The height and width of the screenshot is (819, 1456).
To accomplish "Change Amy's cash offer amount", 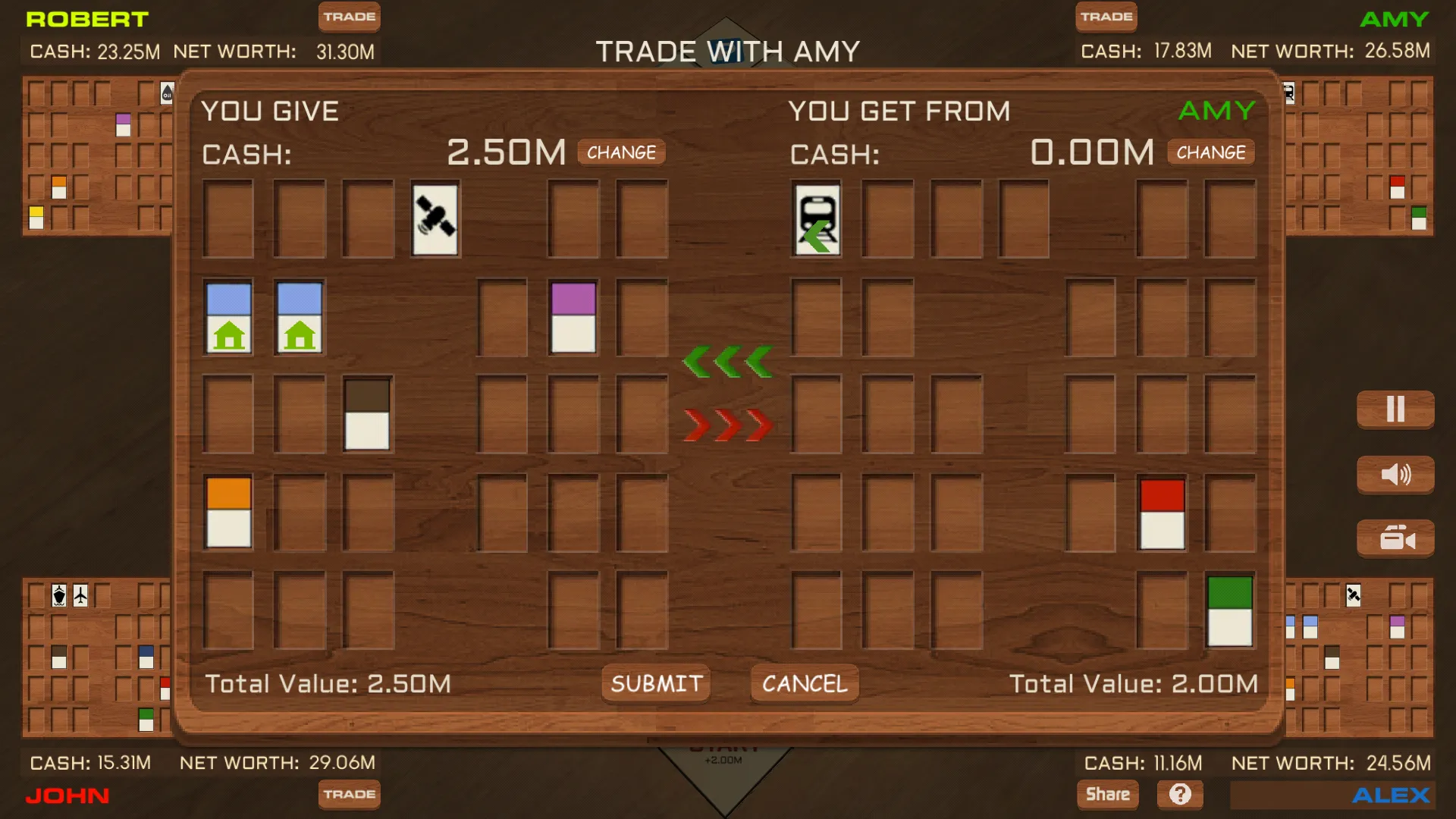I will point(1210,152).
